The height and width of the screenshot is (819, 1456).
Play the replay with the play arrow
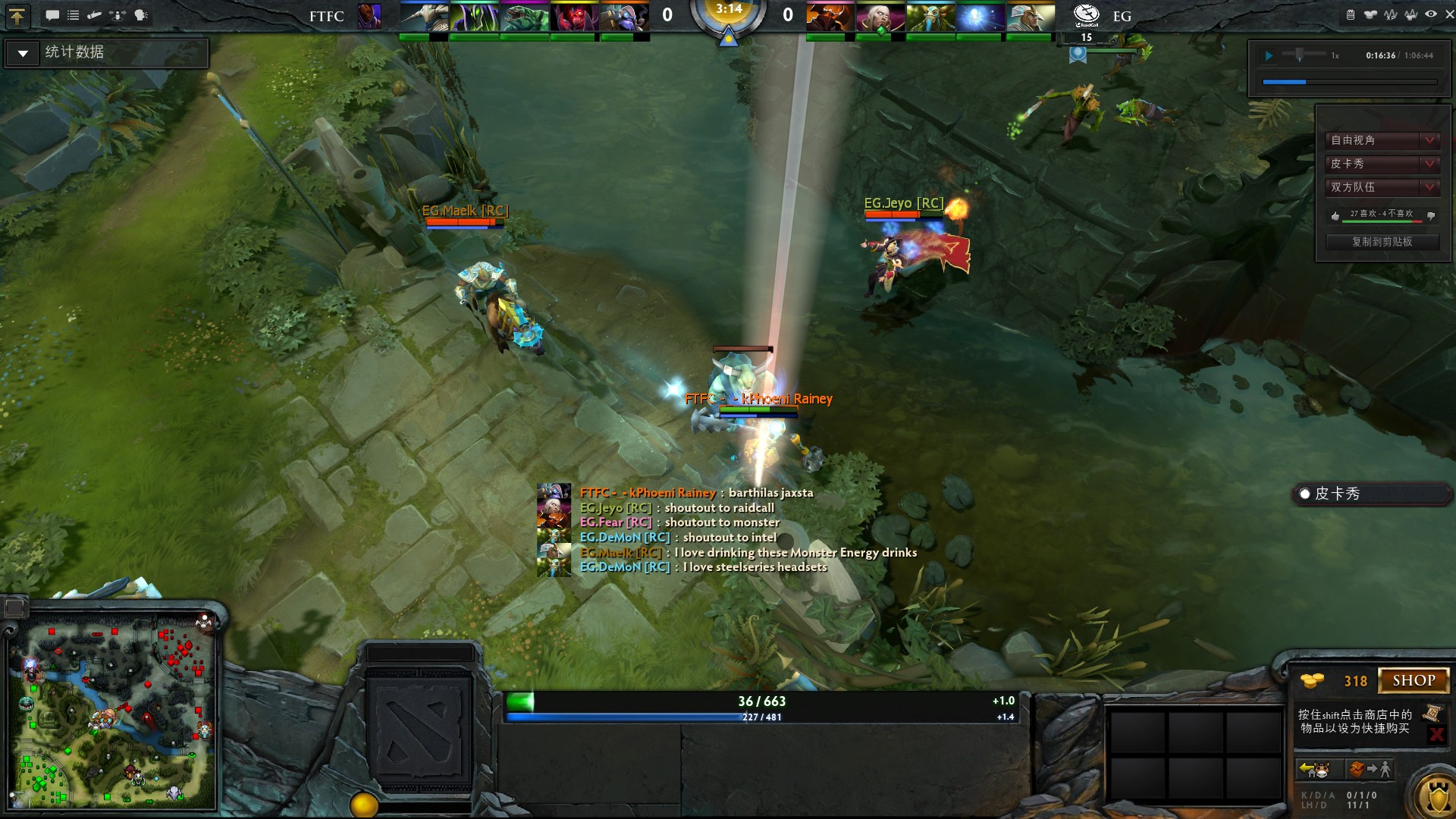point(1269,55)
